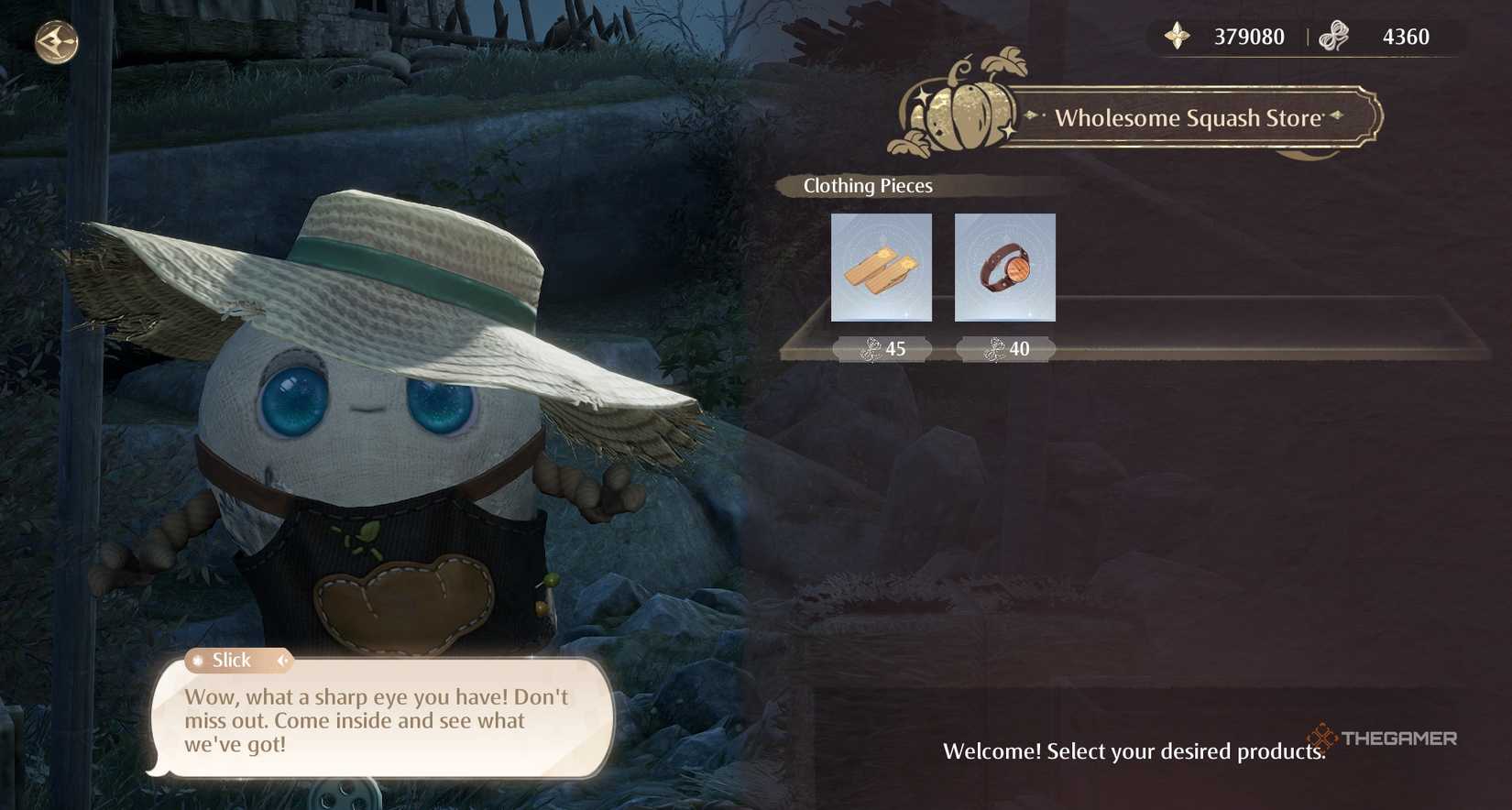Click the golden pumpkin store emblem
This screenshot has height=810, width=1512.
[x=960, y=110]
